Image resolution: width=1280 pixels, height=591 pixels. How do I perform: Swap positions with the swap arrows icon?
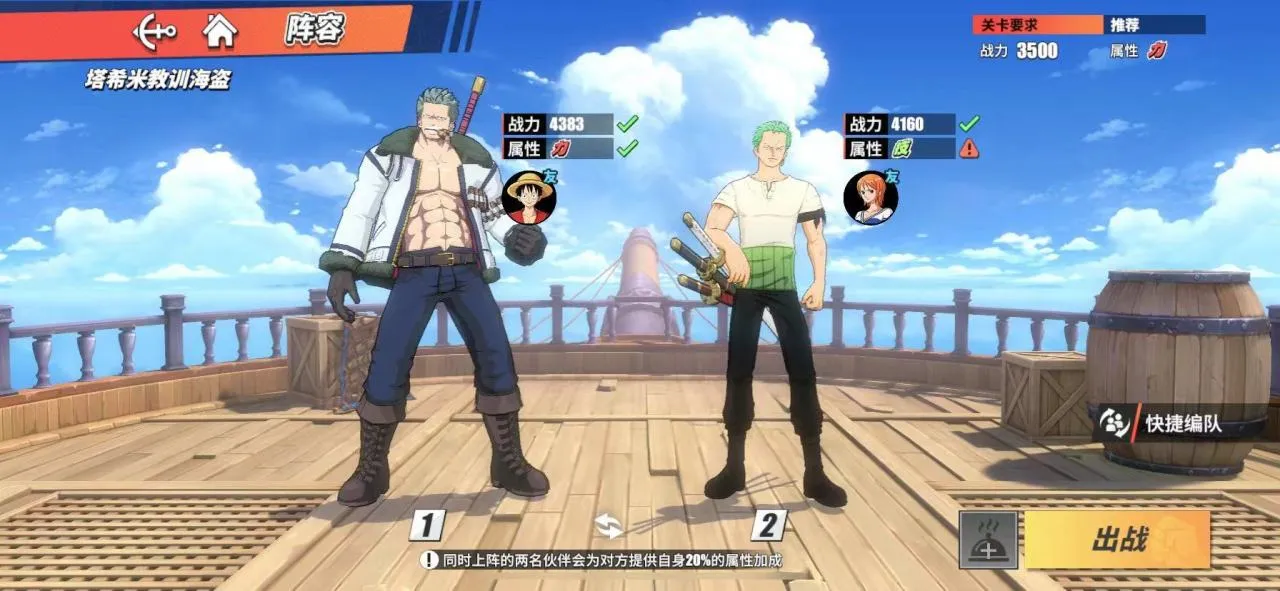[608, 525]
